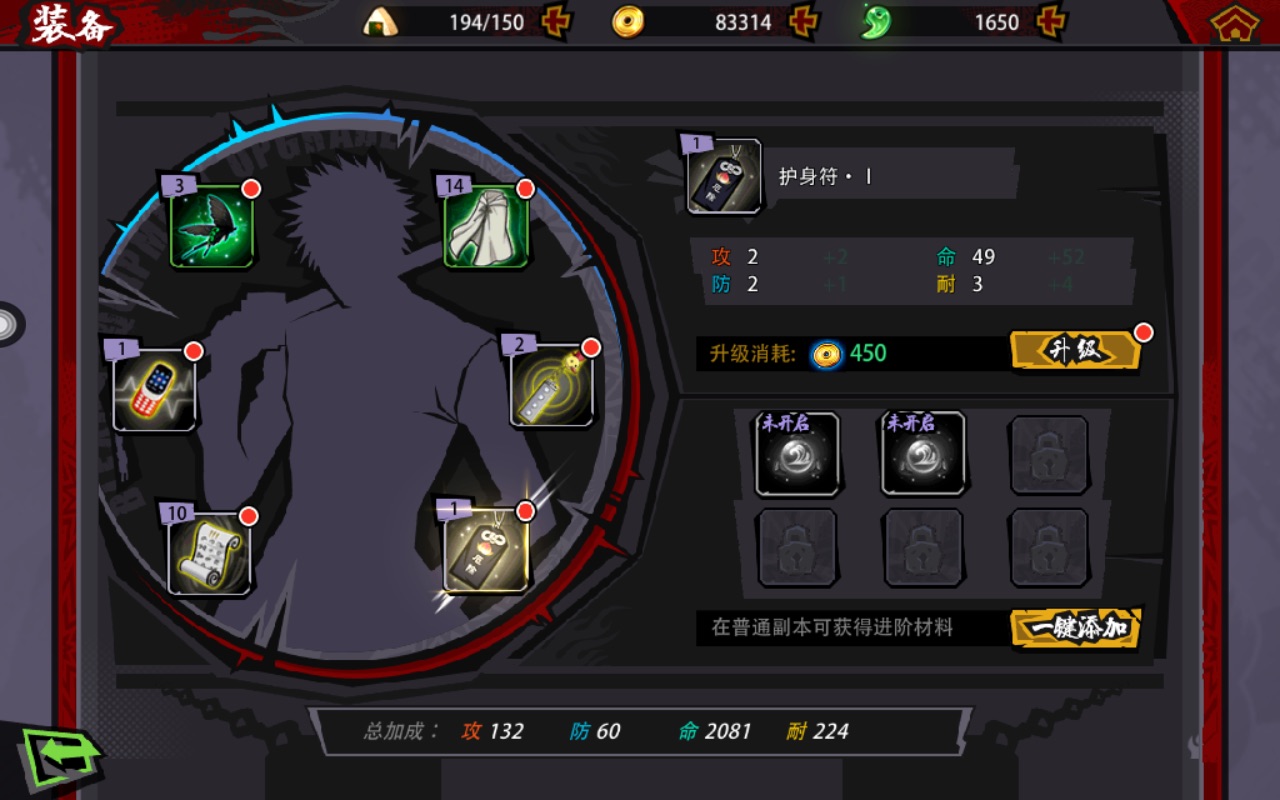Return to home via the house icon

click(1234, 23)
